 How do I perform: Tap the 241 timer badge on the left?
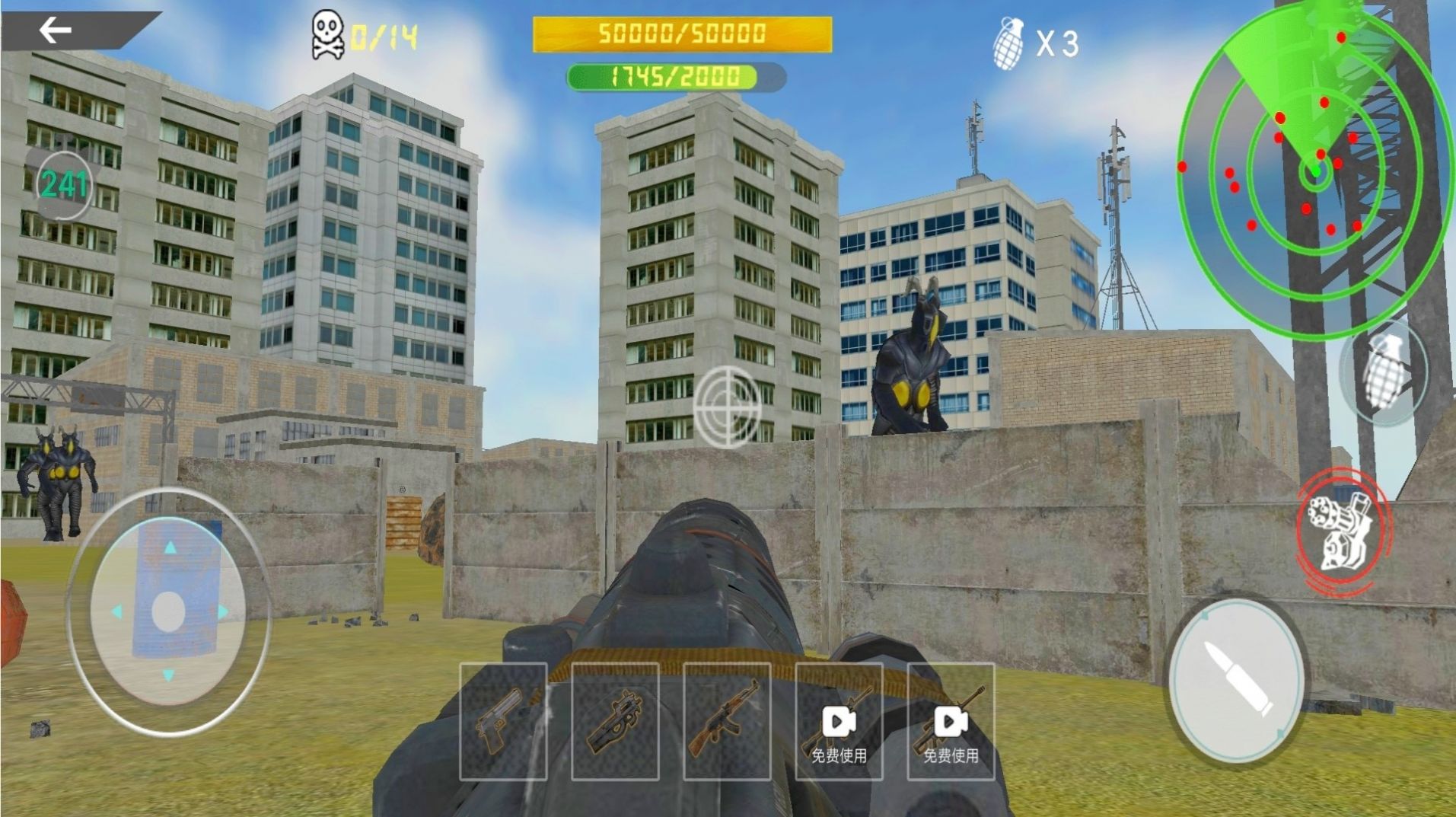(65, 184)
